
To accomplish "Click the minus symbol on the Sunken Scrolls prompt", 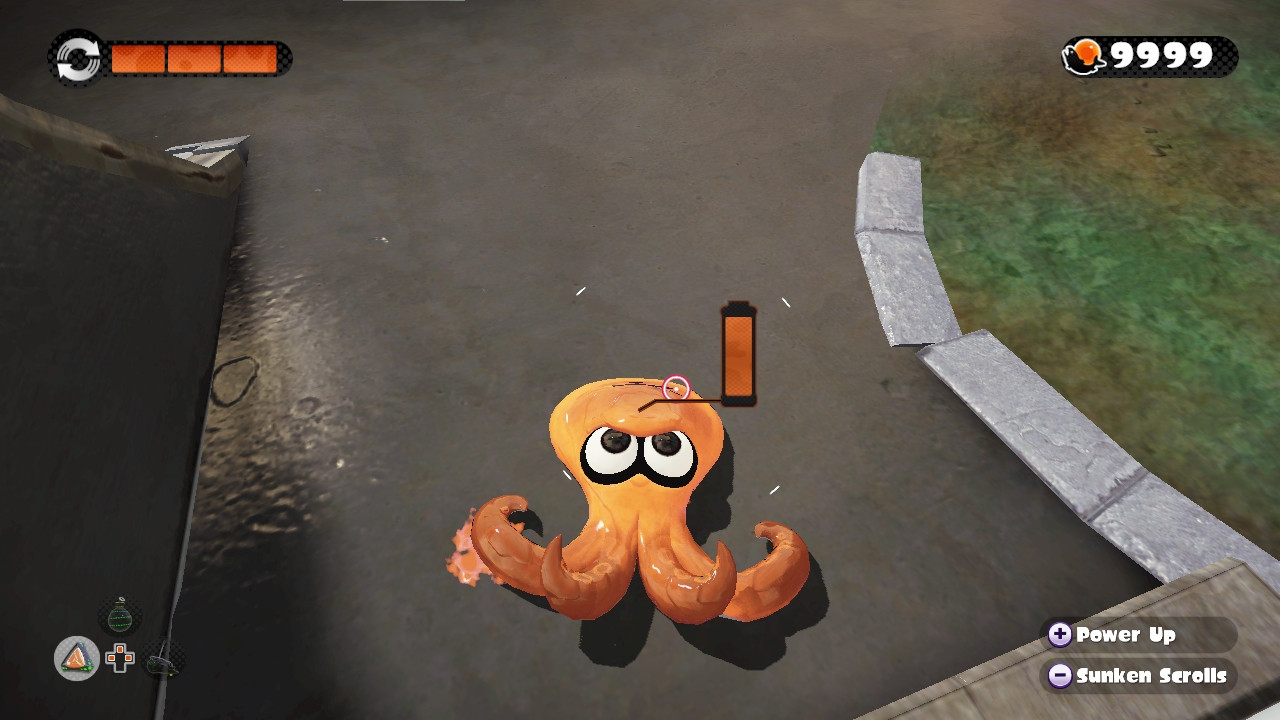I will click(x=1059, y=676).
